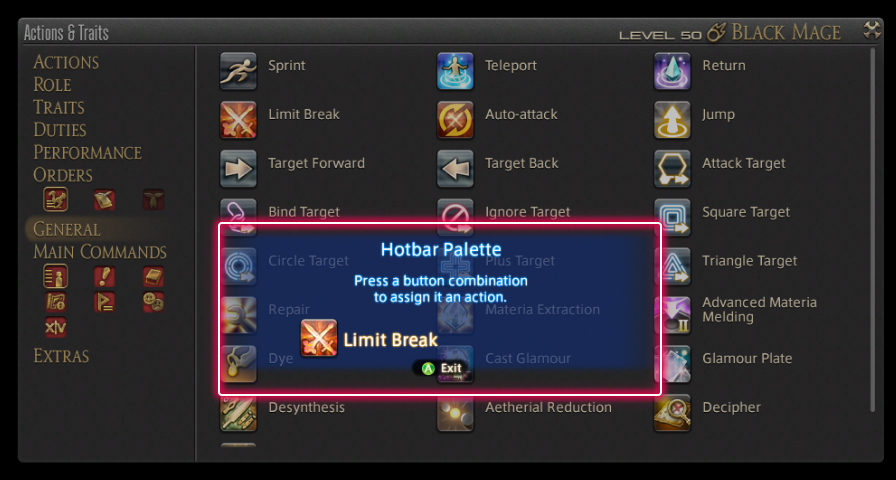This screenshot has height=480, width=896.
Task: Show the Traits list
Action: pyautogui.click(x=58, y=107)
